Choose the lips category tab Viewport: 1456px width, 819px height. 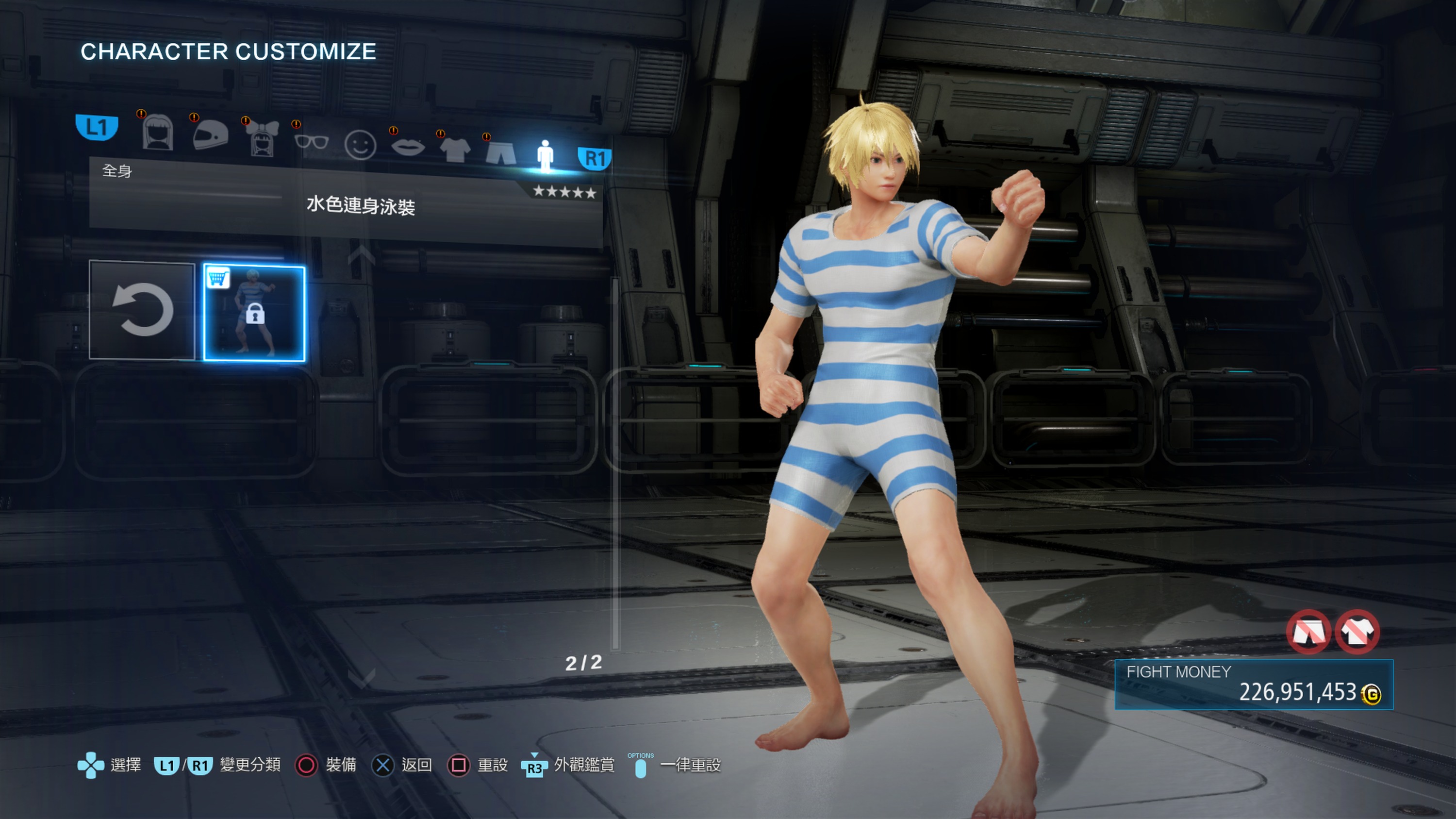(x=408, y=148)
